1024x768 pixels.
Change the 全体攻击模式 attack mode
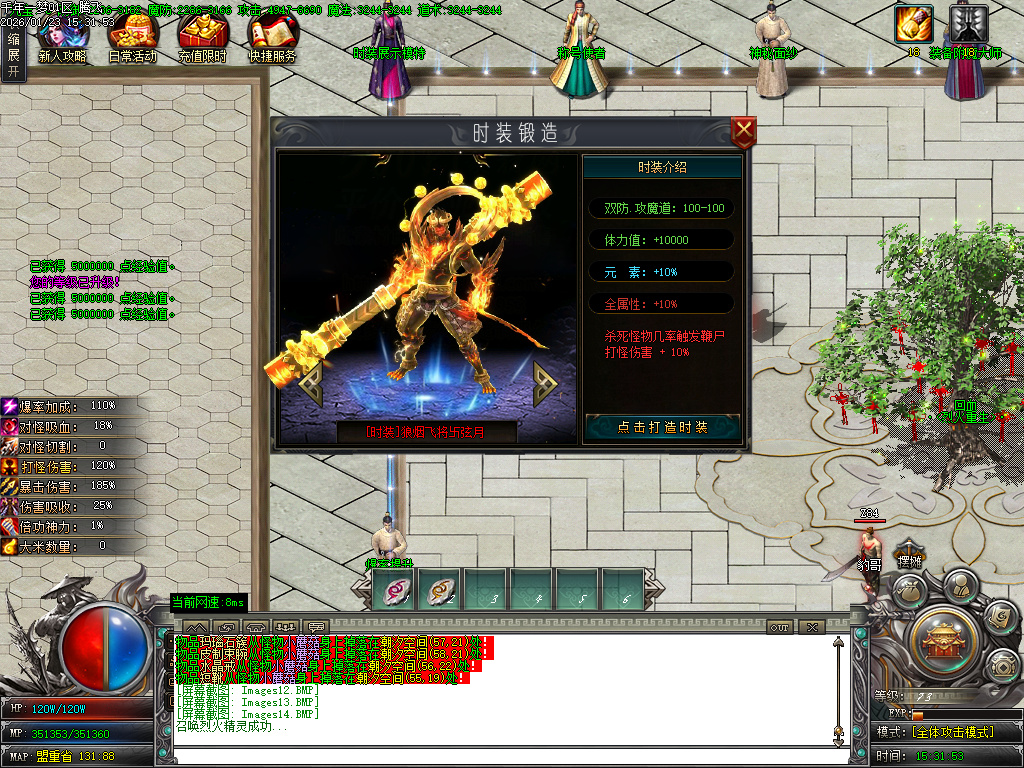(951, 732)
